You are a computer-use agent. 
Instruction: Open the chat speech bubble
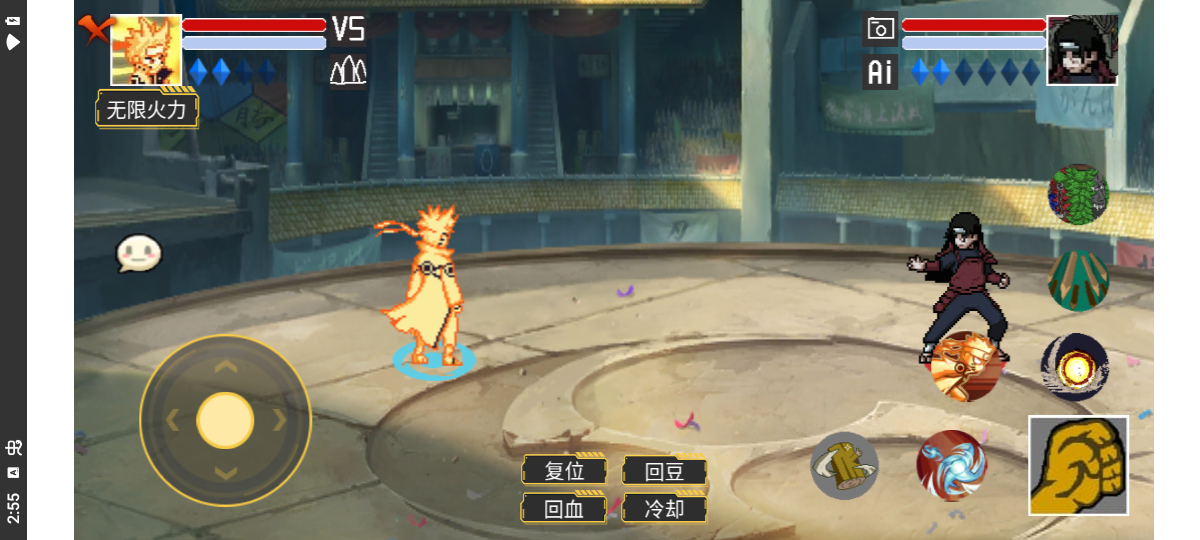coord(138,254)
